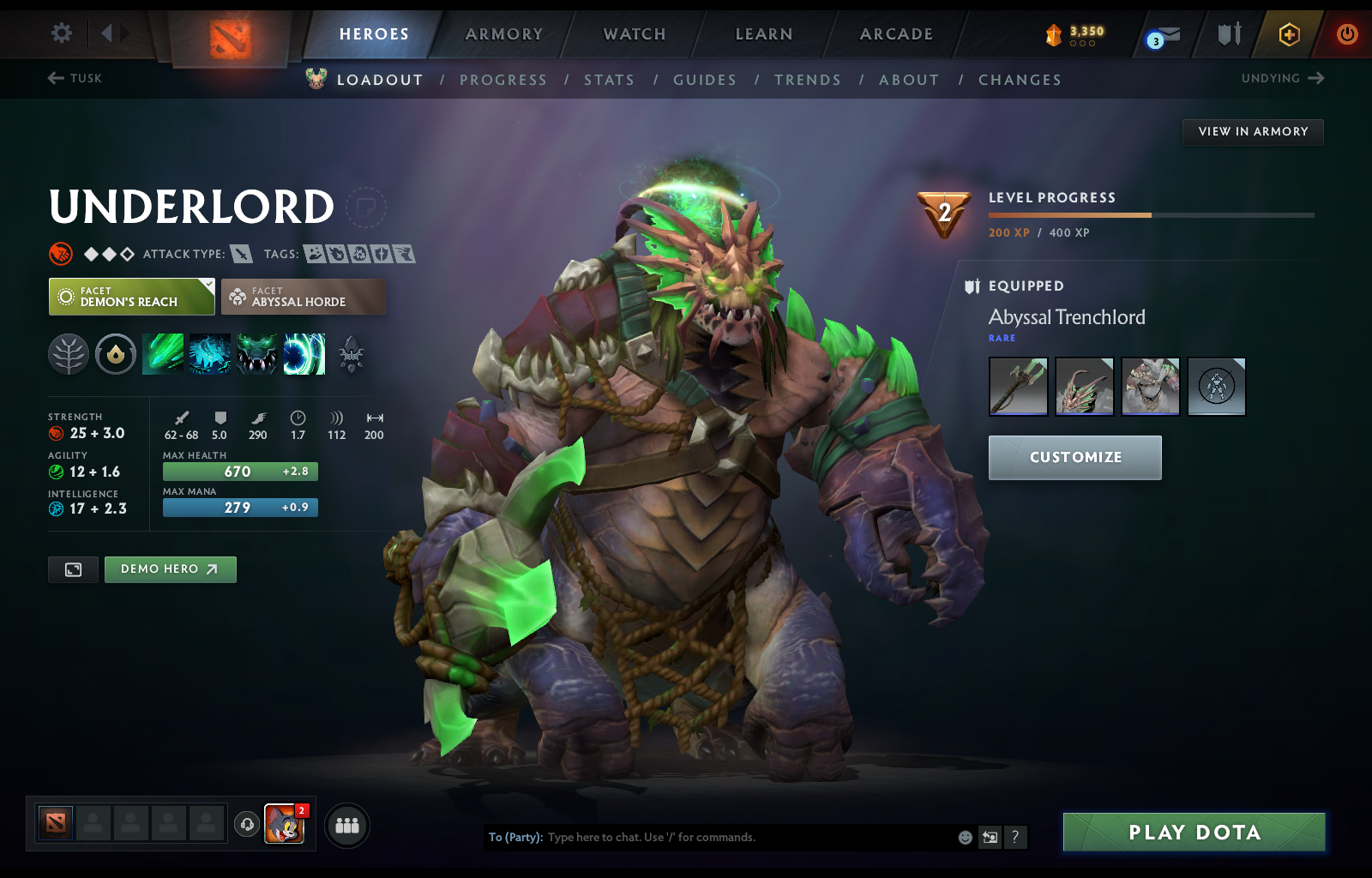This screenshot has width=1372, height=878.
Task: Switch to the Abyssal Horde facet
Action: pos(303,296)
